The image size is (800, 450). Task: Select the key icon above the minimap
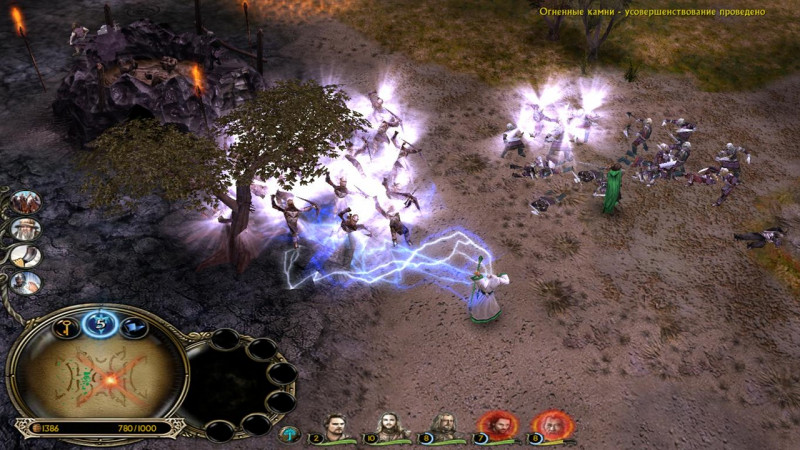pyautogui.click(x=64, y=328)
